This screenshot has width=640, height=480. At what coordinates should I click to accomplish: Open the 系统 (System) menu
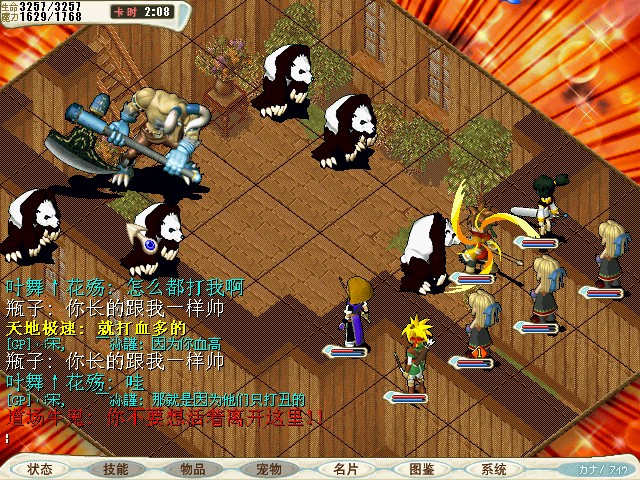(x=494, y=469)
